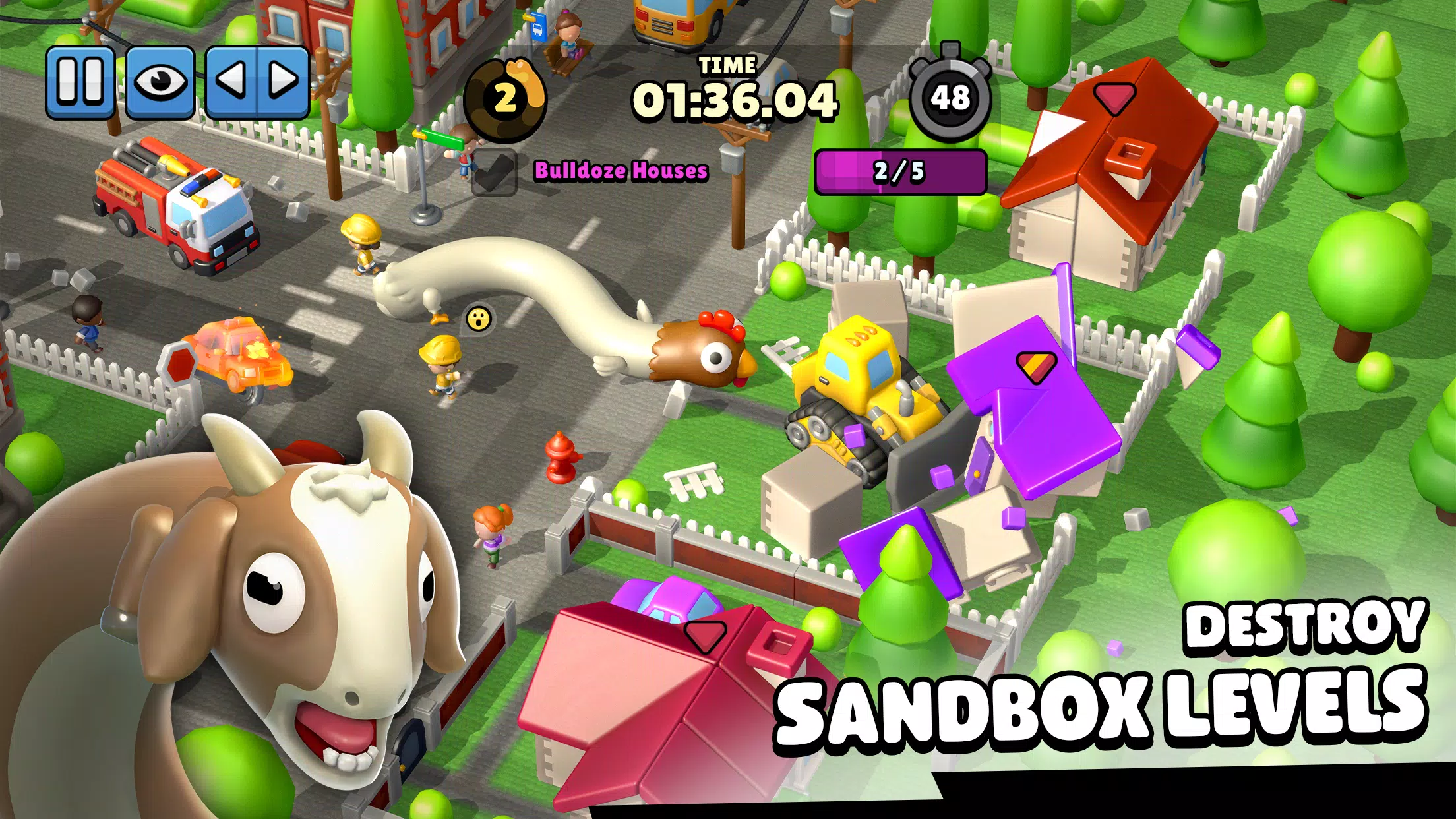Click the left arrow to switch characters

[x=231, y=79]
